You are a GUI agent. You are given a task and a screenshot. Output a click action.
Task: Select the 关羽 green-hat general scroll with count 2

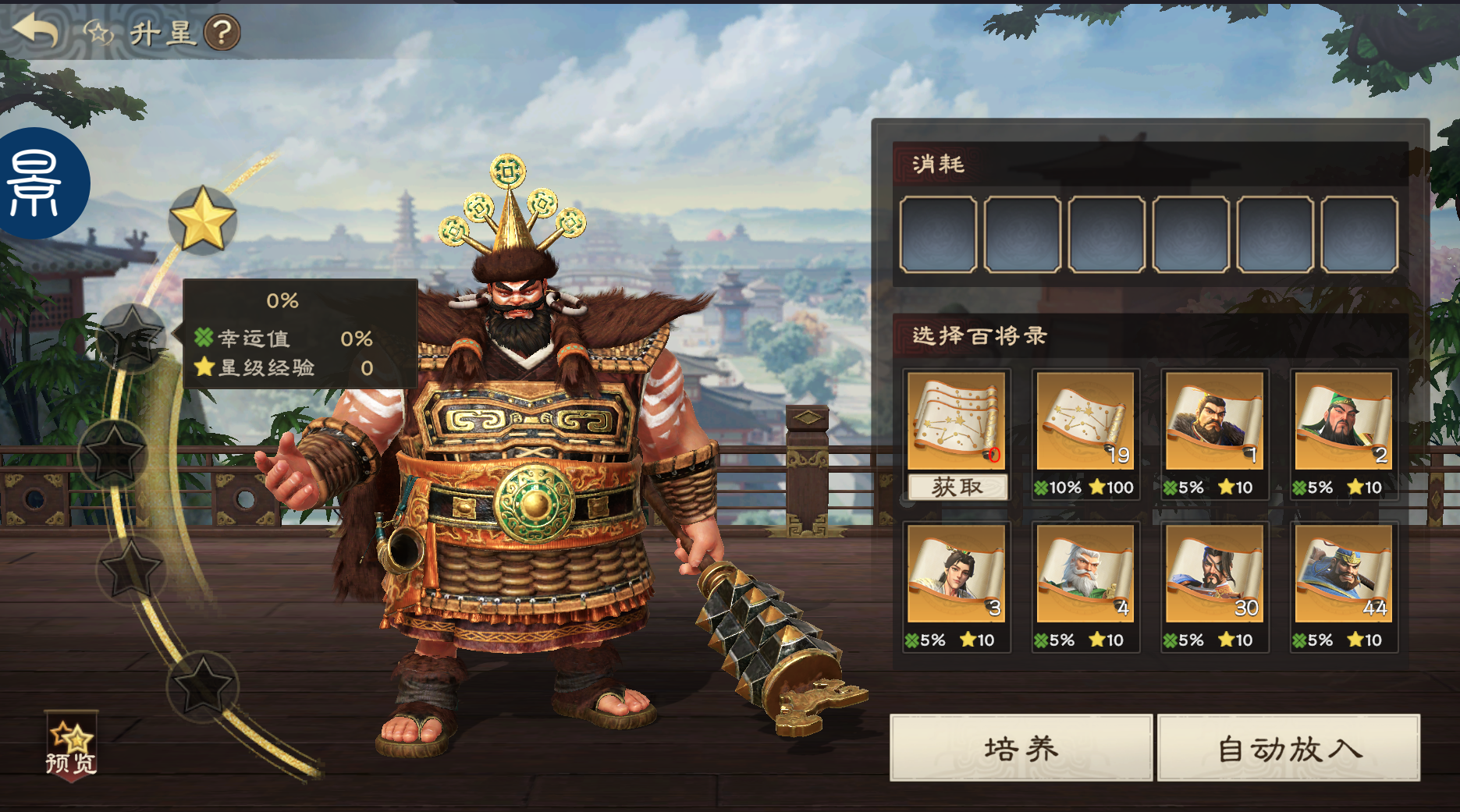coord(1344,421)
